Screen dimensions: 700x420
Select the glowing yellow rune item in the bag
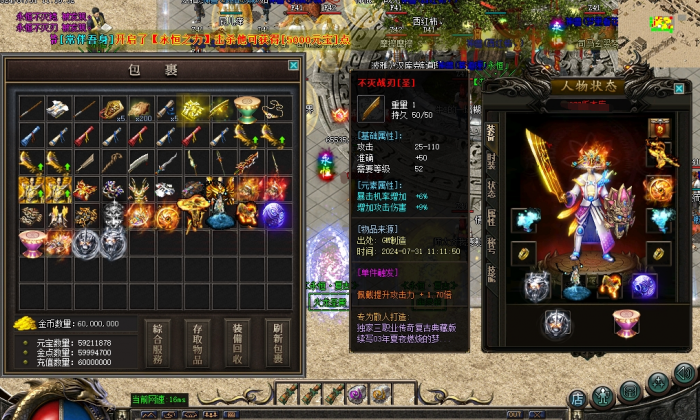tap(193, 109)
